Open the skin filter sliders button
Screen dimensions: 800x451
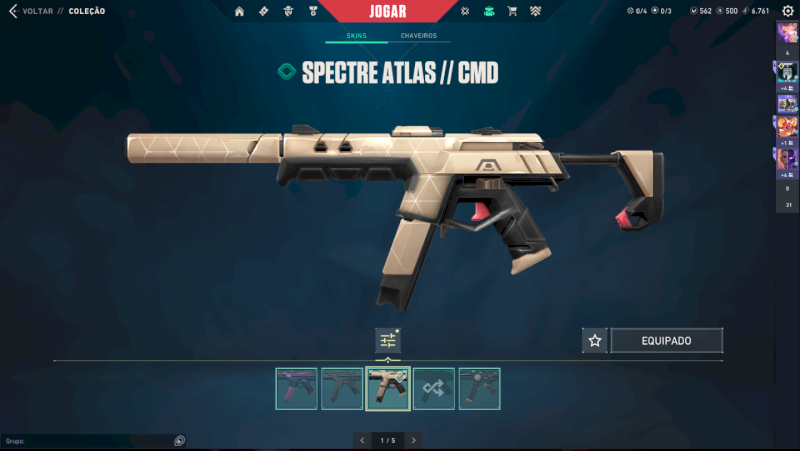[x=388, y=341]
